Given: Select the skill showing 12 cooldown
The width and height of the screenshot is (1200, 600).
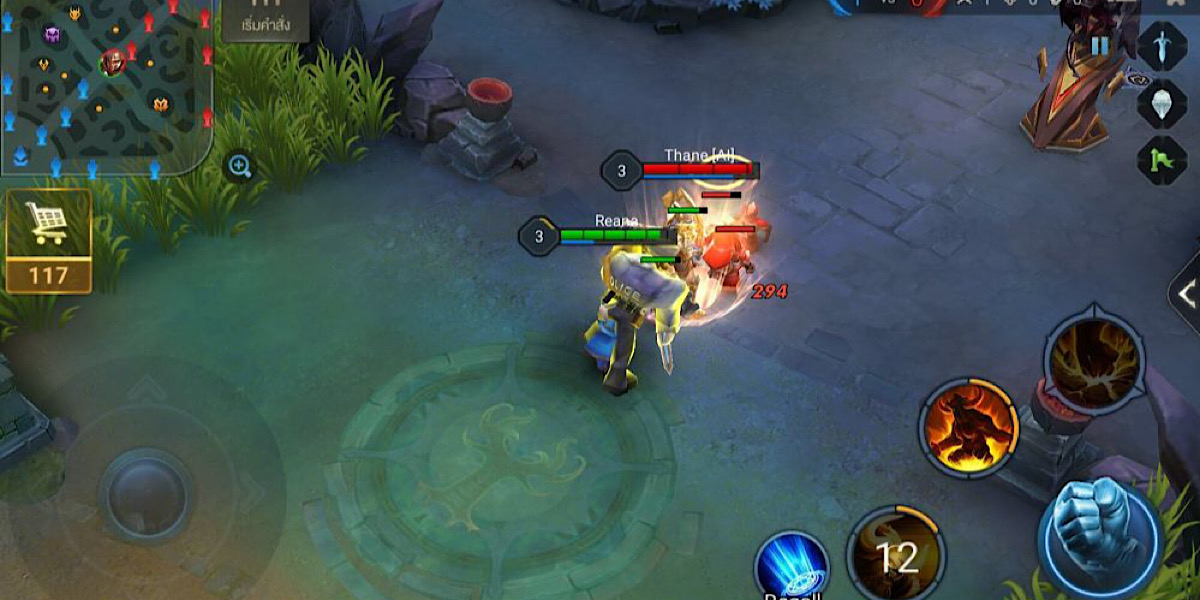Looking at the screenshot, I should [x=896, y=555].
